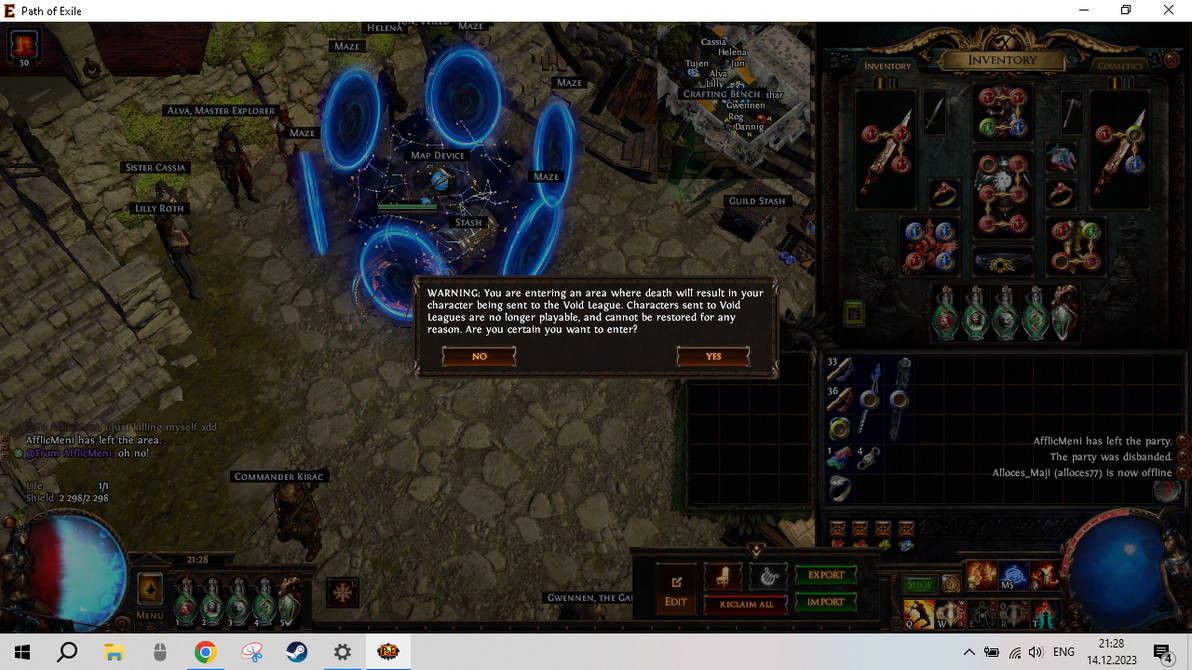Open the hideout music harp button

tap(768, 577)
